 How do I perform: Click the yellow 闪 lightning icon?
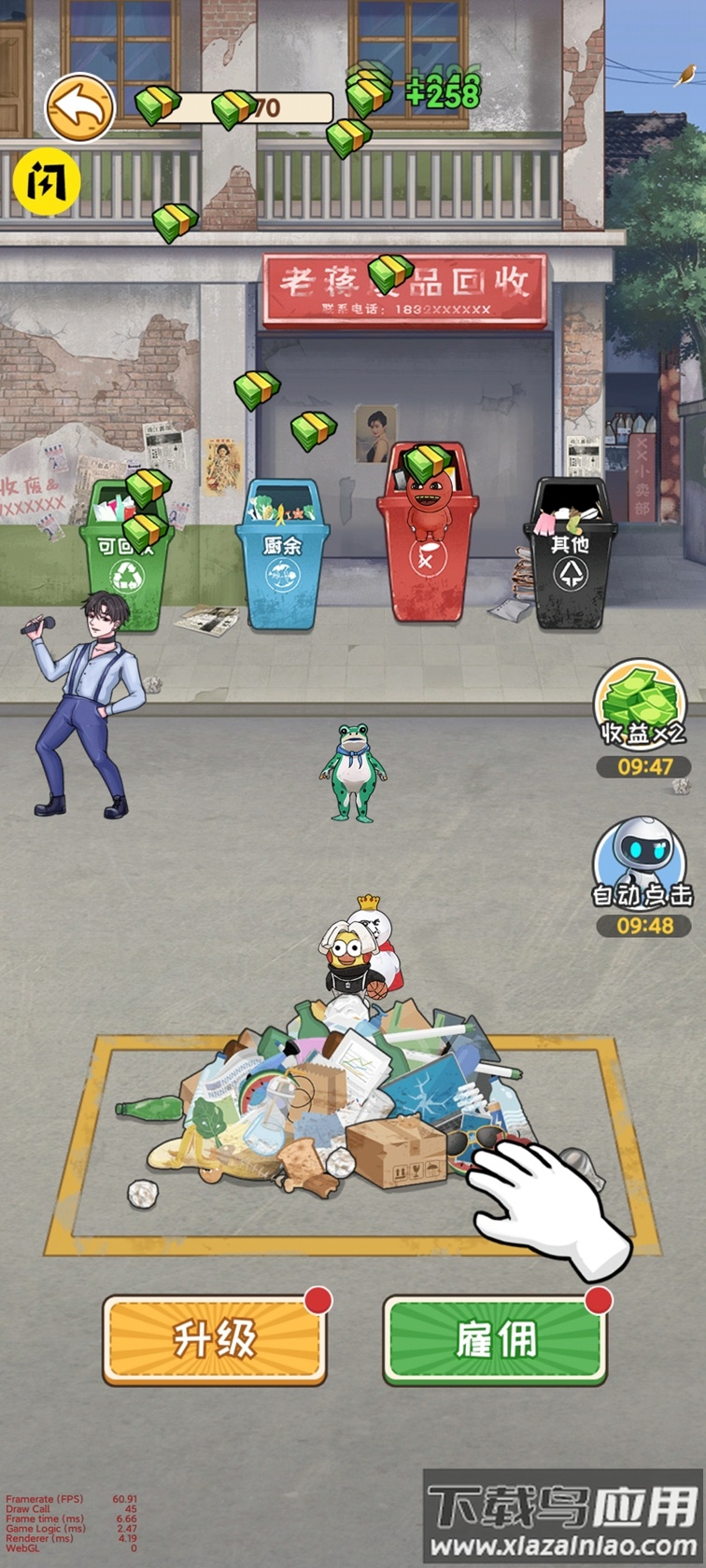47,181
